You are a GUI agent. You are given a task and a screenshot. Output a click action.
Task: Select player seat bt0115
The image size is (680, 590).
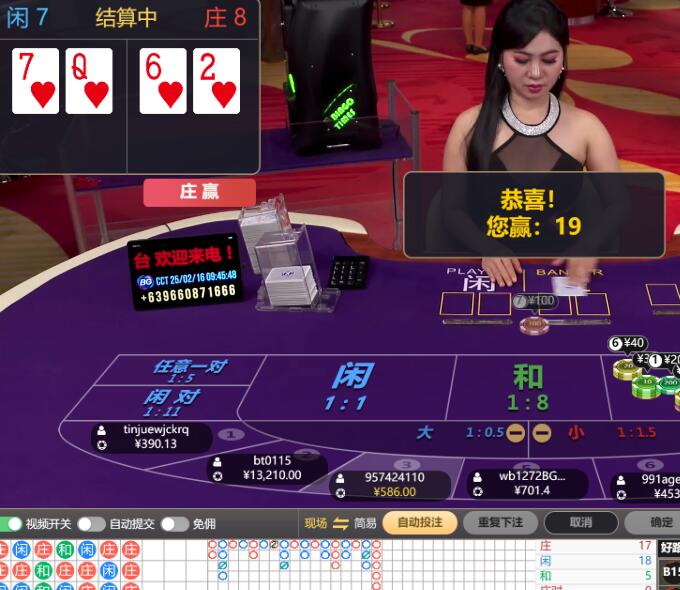[267, 468]
